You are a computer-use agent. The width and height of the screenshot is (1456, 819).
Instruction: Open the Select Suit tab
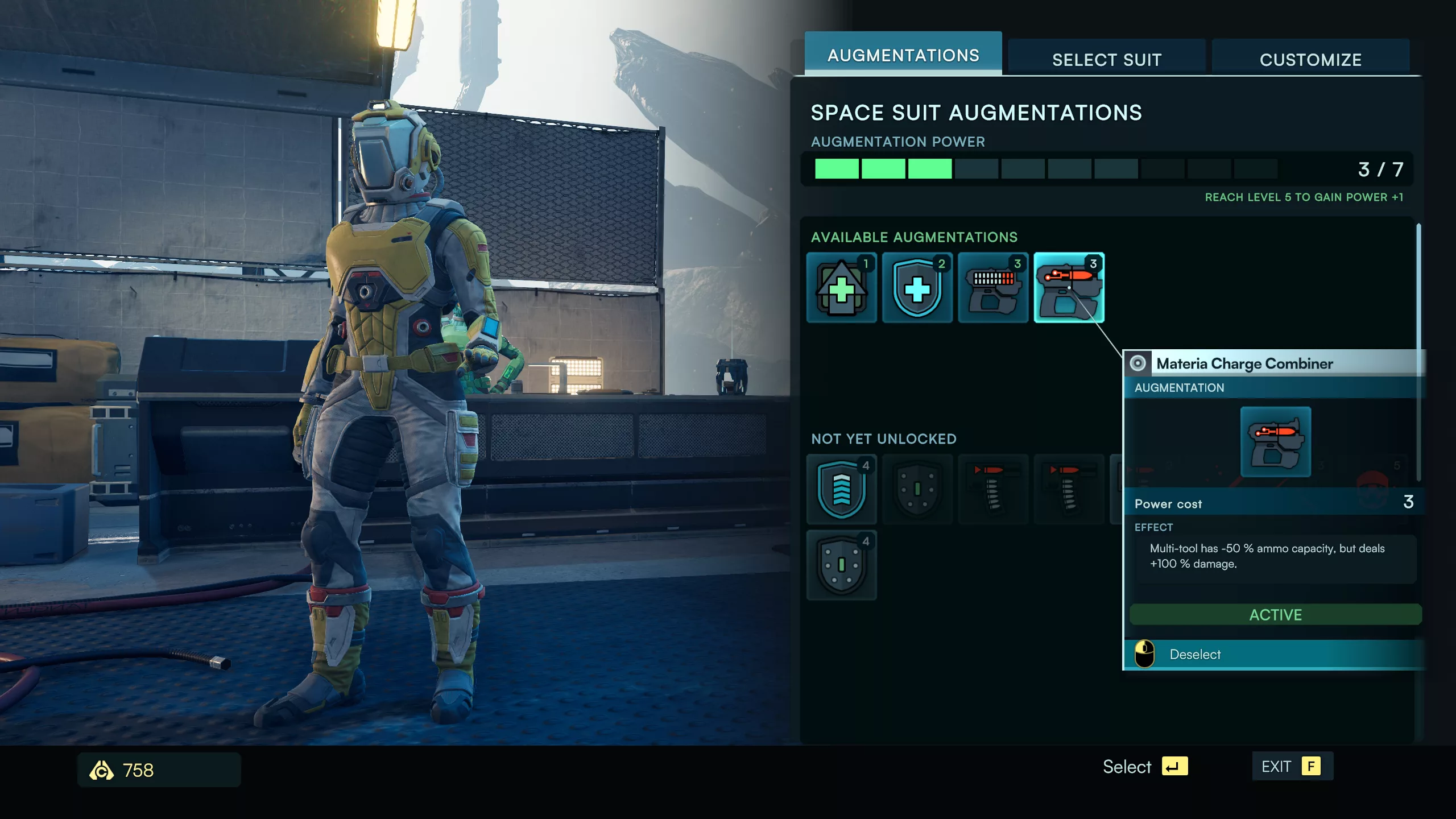[x=1106, y=59]
